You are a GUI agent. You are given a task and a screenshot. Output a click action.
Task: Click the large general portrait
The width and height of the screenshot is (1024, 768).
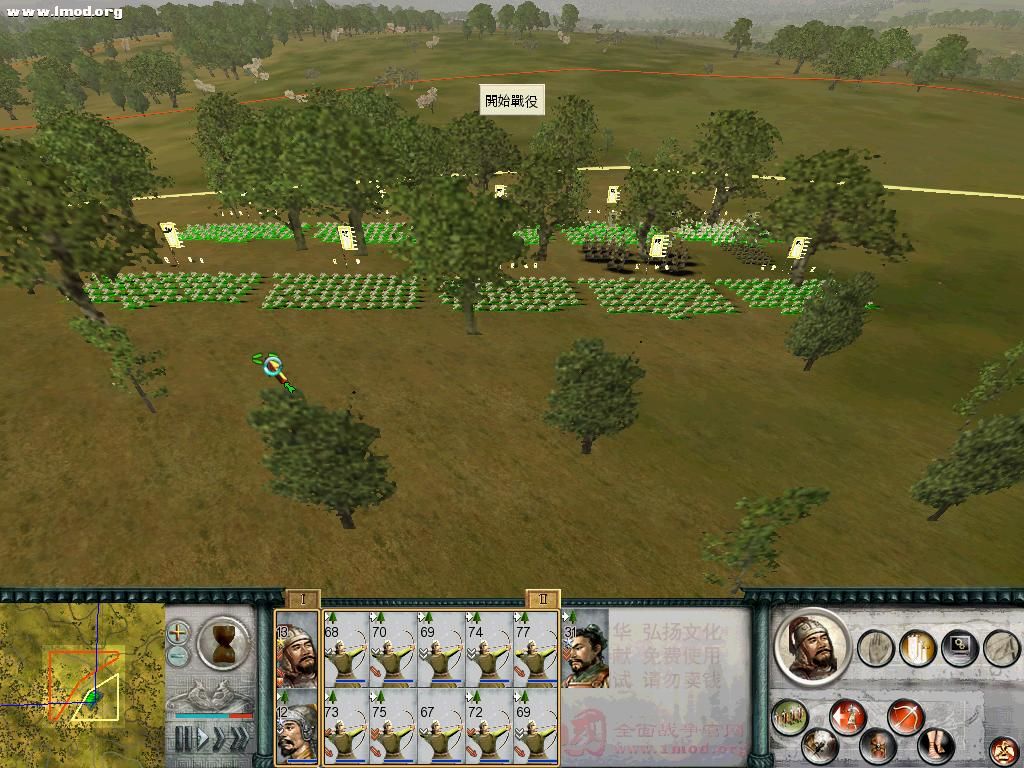pyautogui.click(x=812, y=648)
